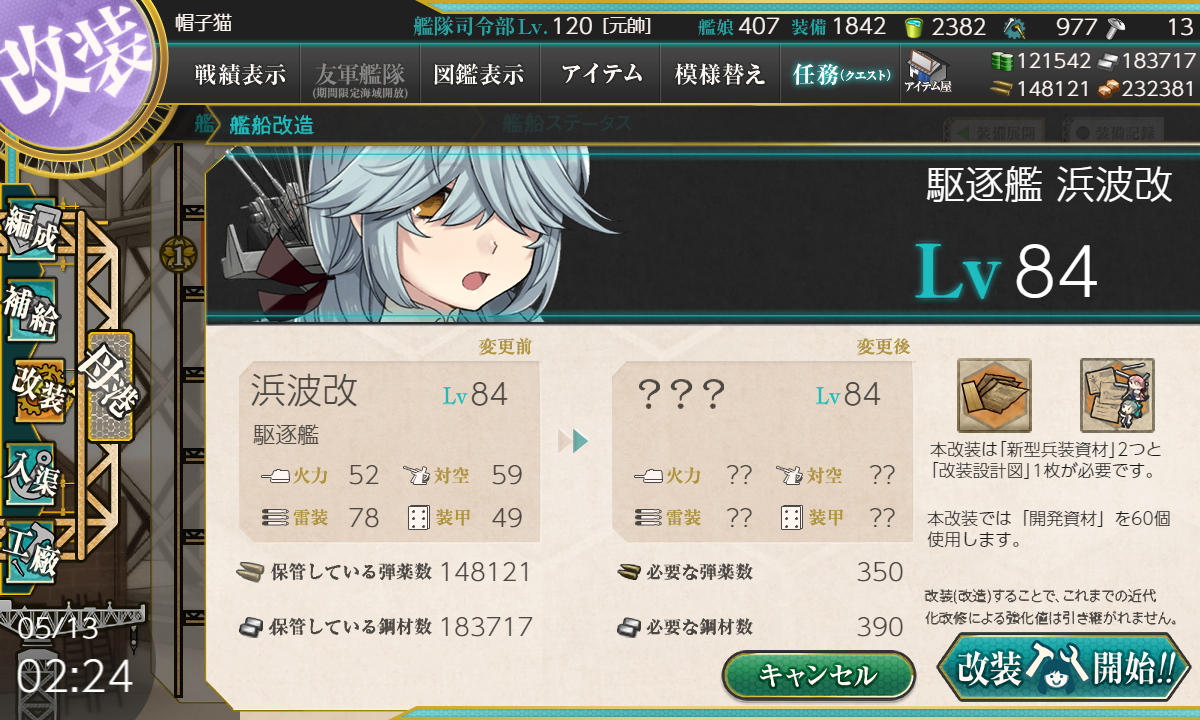Go to 編成 fleet composition

30,232
